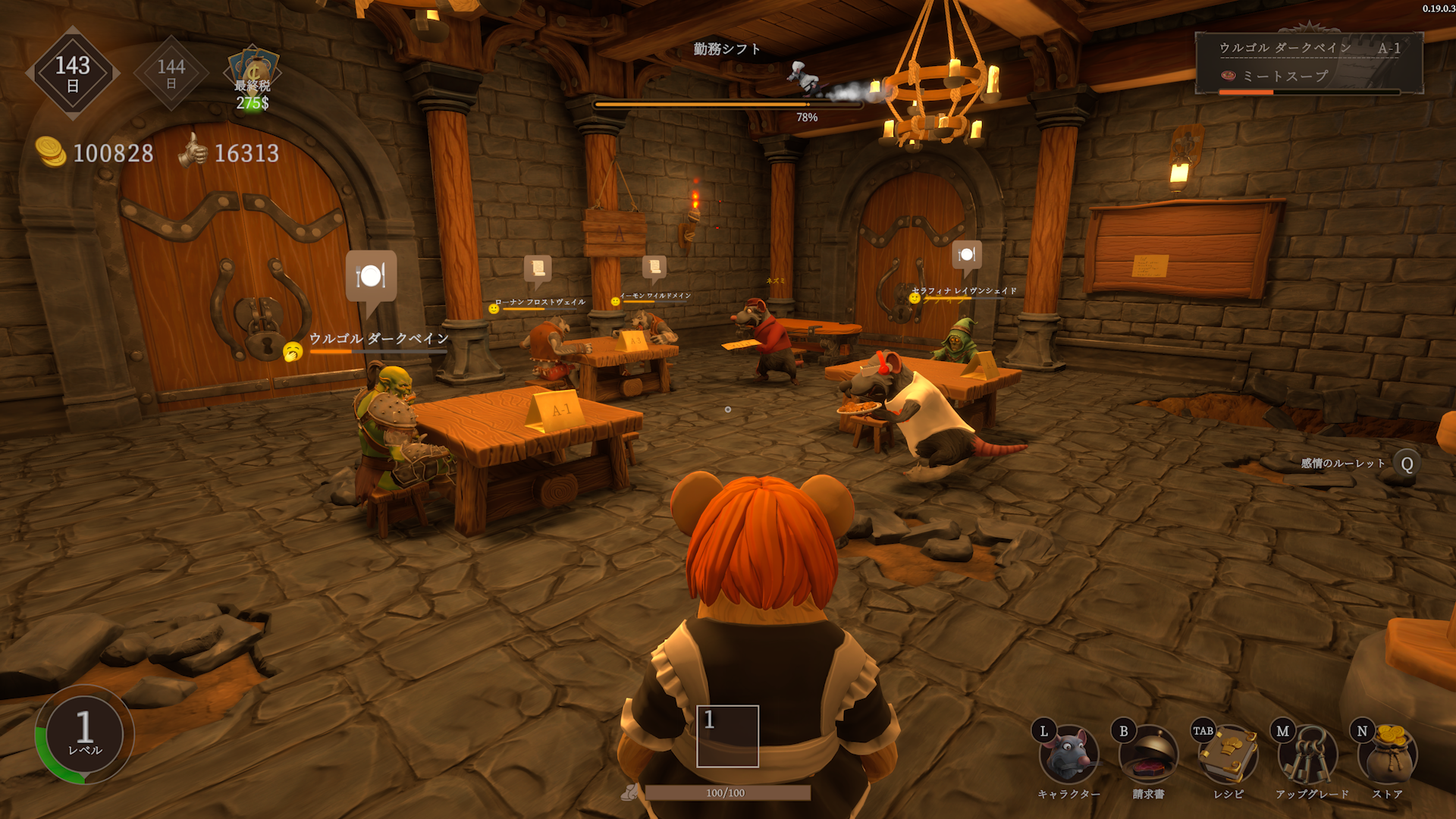This screenshot has width=1456, height=819.
Task: Click the grimacing emote near ウルゴル ダークベイン
Action: pyautogui.click(x=294, y=350)
